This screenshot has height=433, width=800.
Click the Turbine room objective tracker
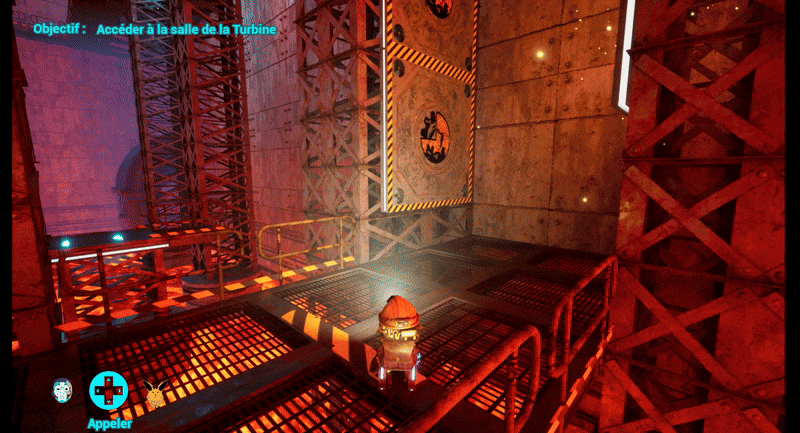155,29
